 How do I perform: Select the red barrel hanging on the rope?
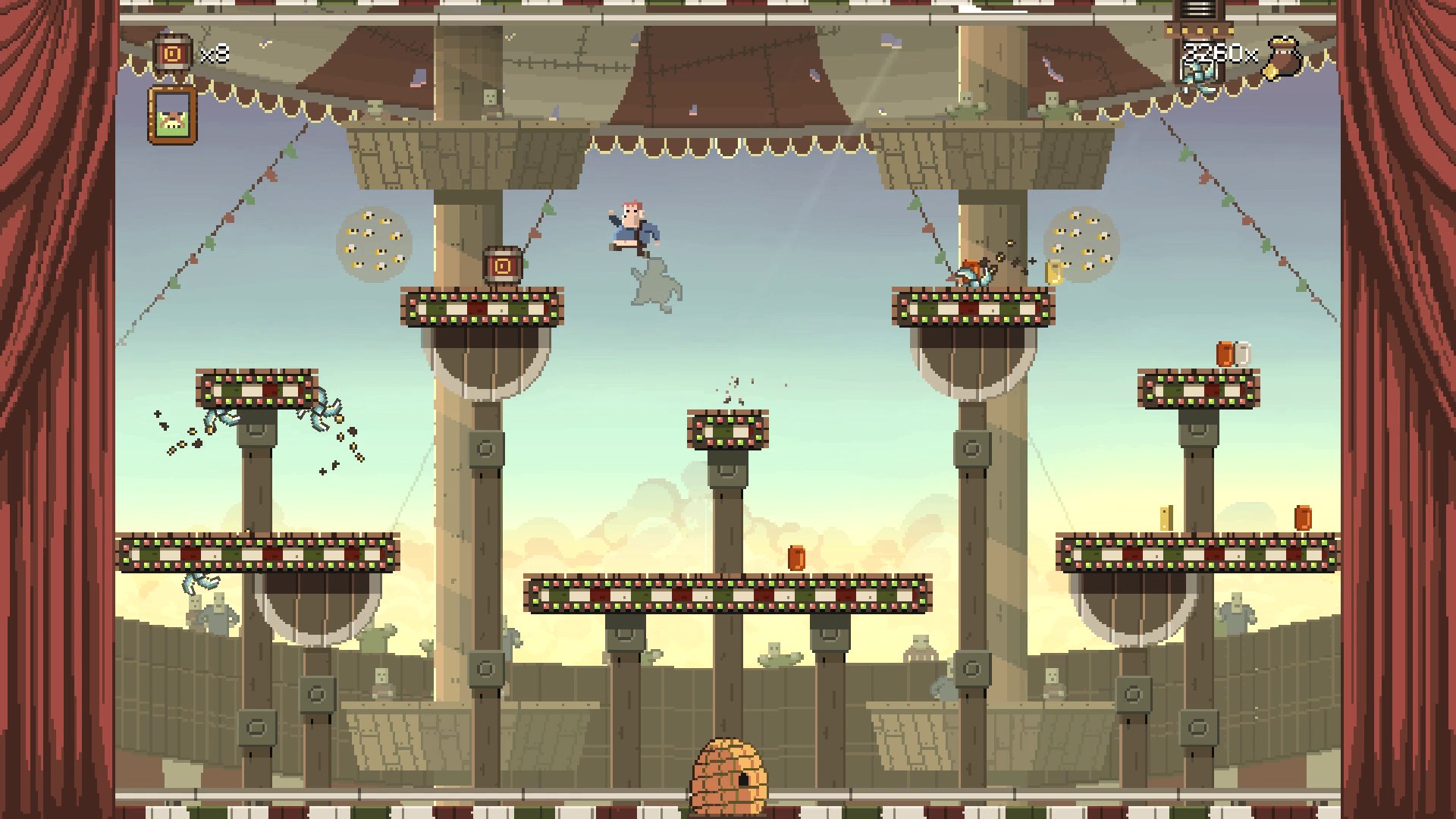tap(500, 267)
